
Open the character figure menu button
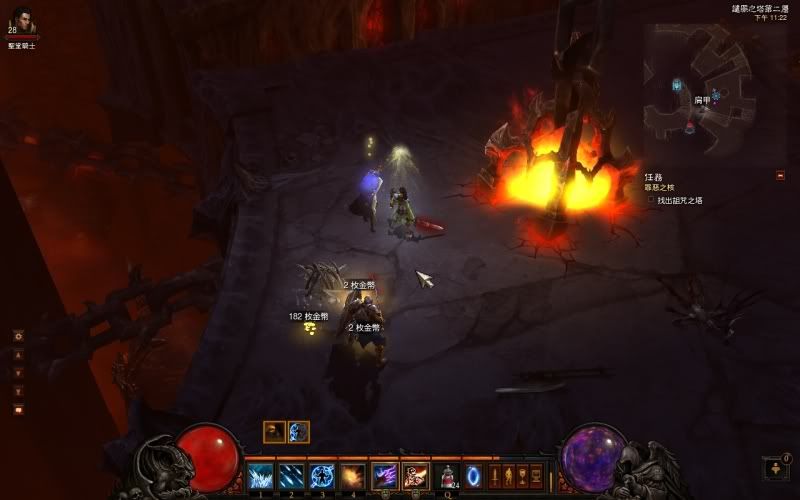tap(508, 476)
